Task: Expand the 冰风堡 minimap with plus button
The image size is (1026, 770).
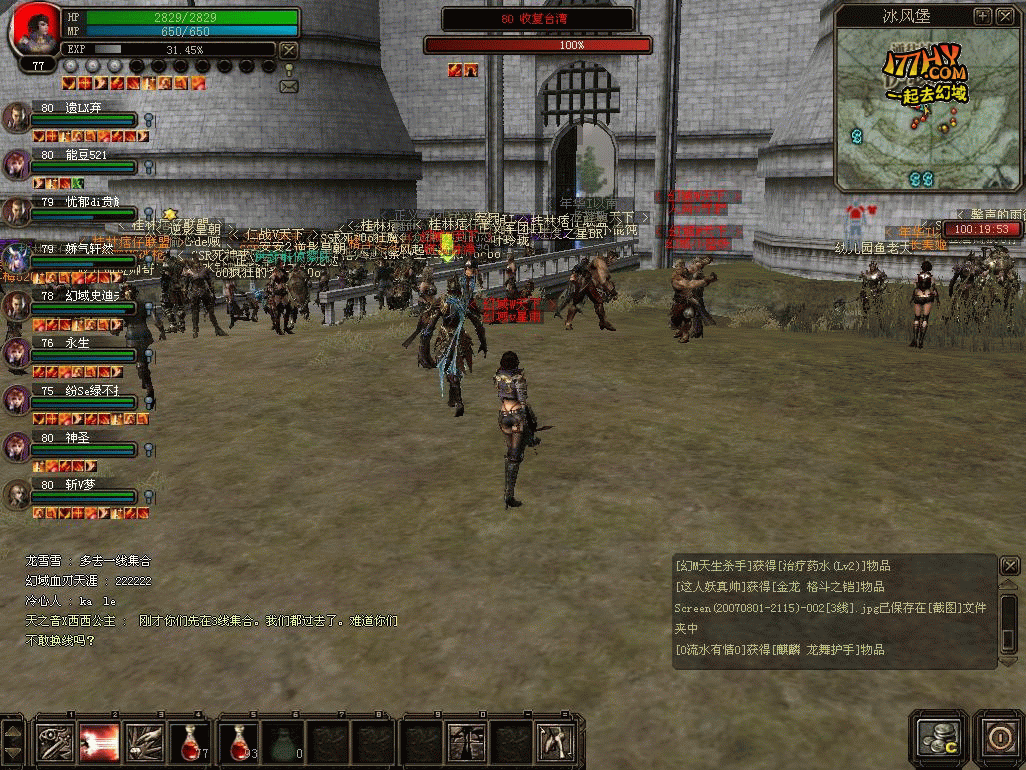Action: [982, 16]
